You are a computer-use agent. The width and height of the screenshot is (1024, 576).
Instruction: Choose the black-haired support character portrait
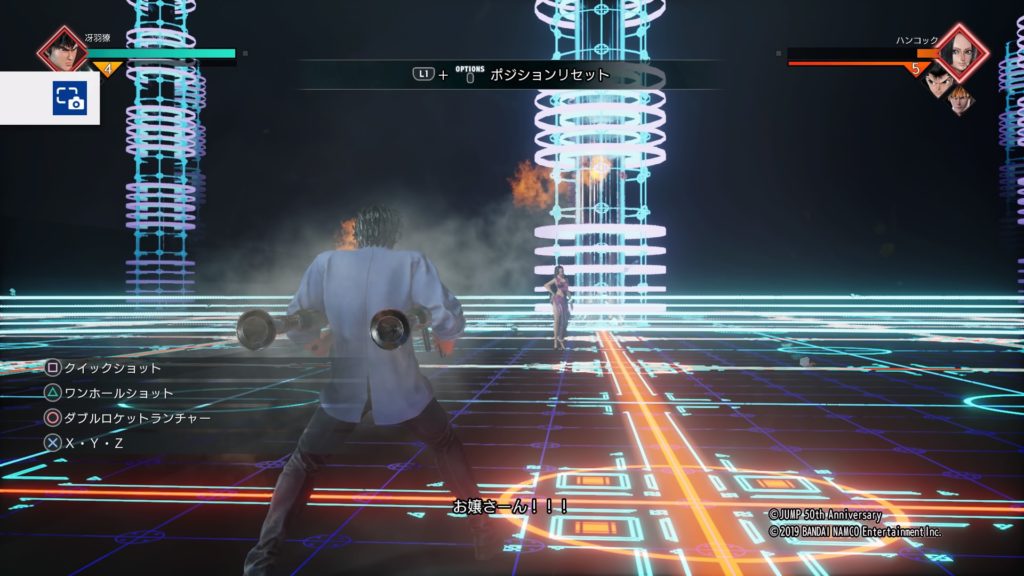click(935, 82)
